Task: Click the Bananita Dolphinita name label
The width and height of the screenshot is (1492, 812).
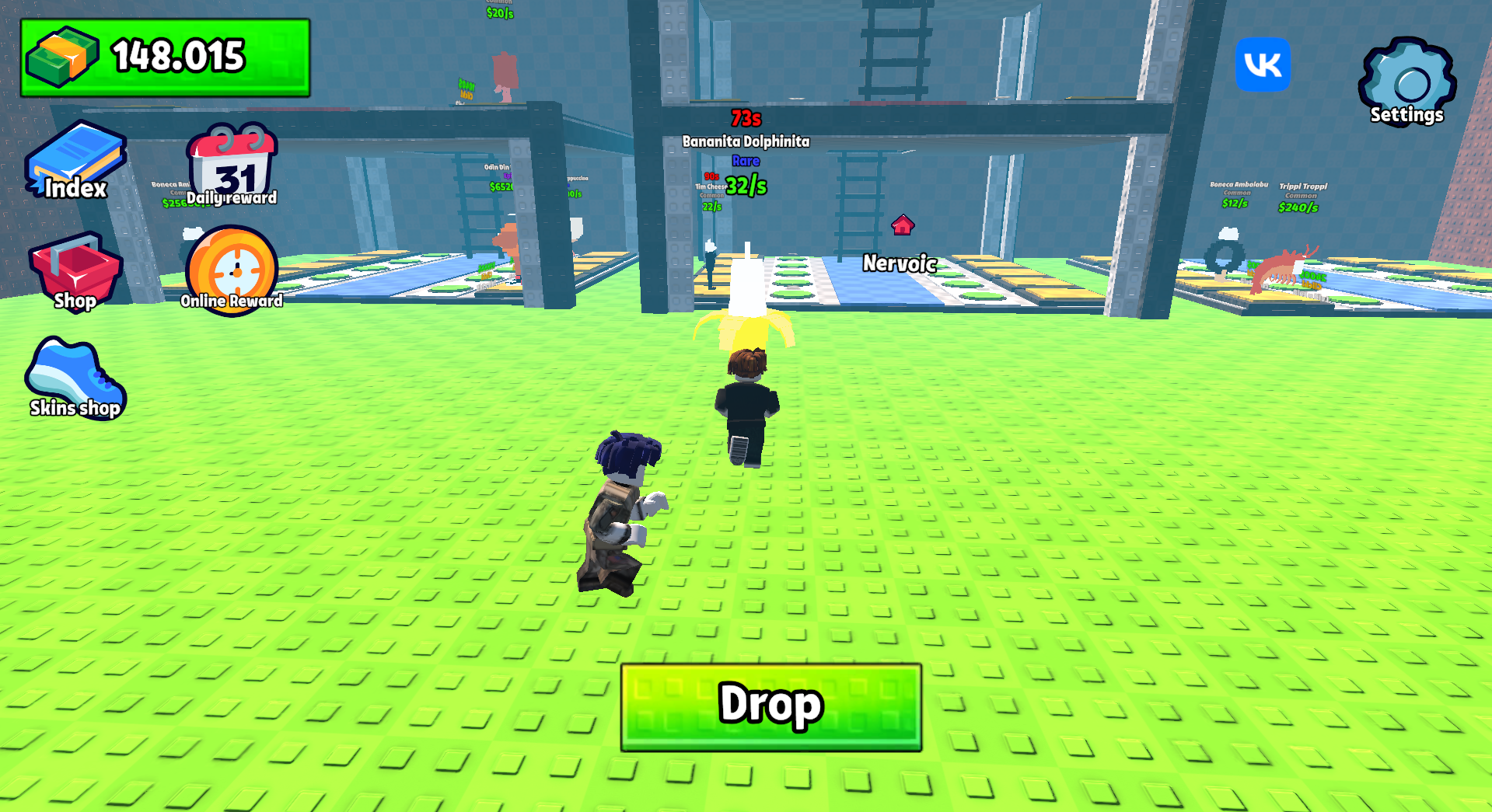Action: pos(745,141)
